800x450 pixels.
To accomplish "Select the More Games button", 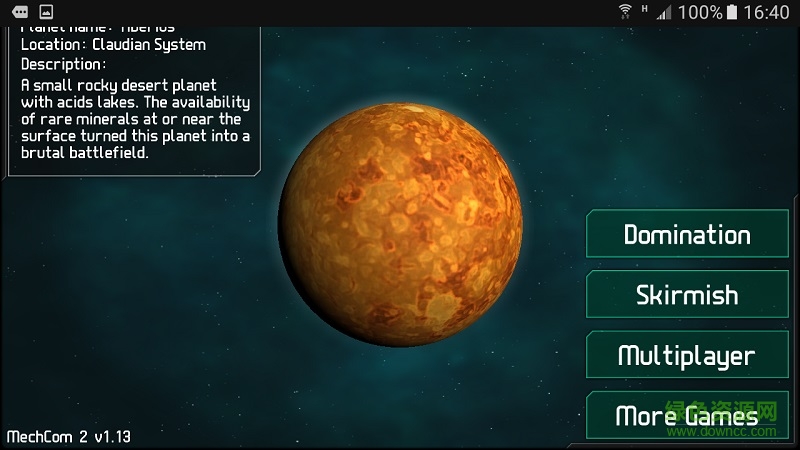I will click(687, 415).
